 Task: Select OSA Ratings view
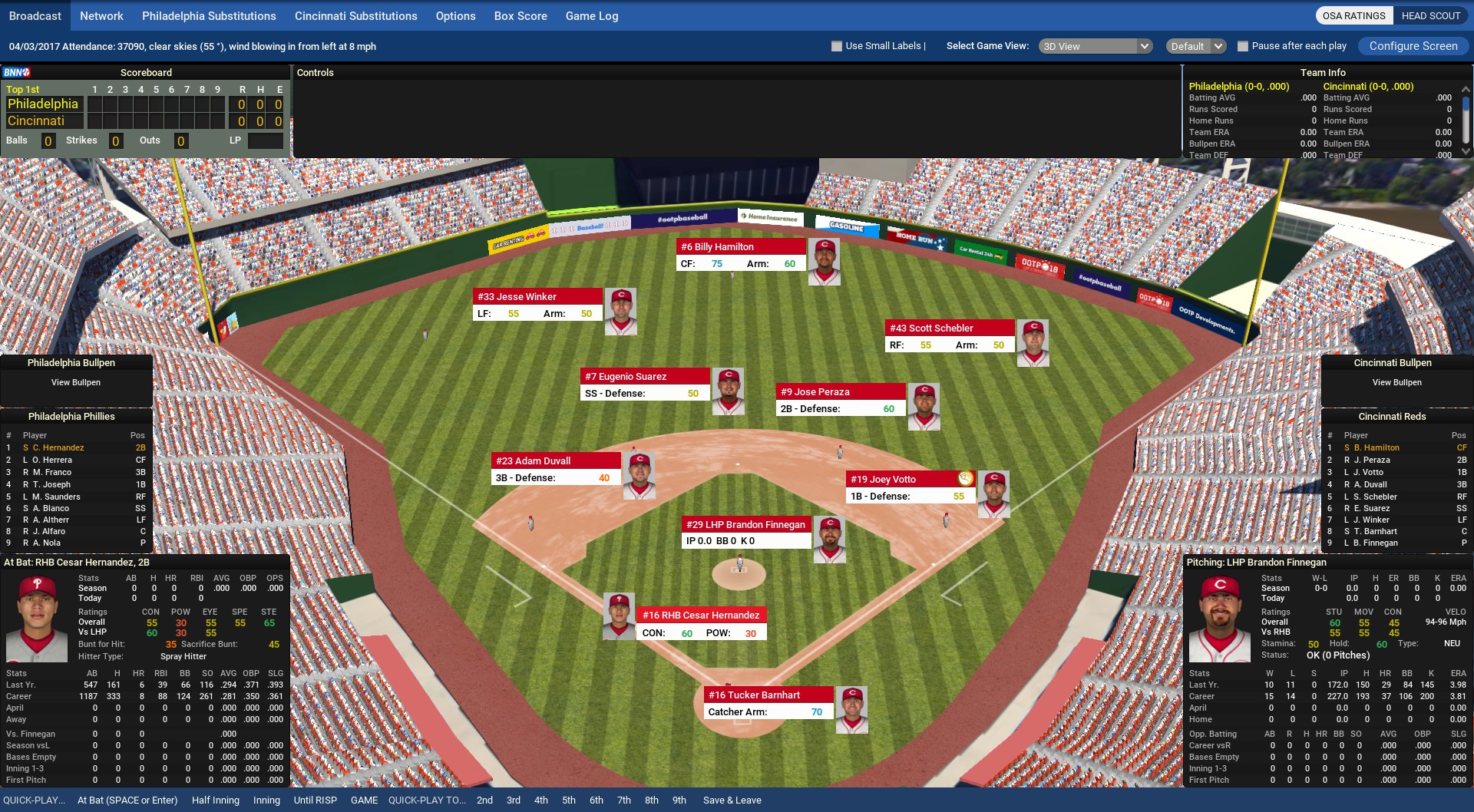pos(1353,16)
